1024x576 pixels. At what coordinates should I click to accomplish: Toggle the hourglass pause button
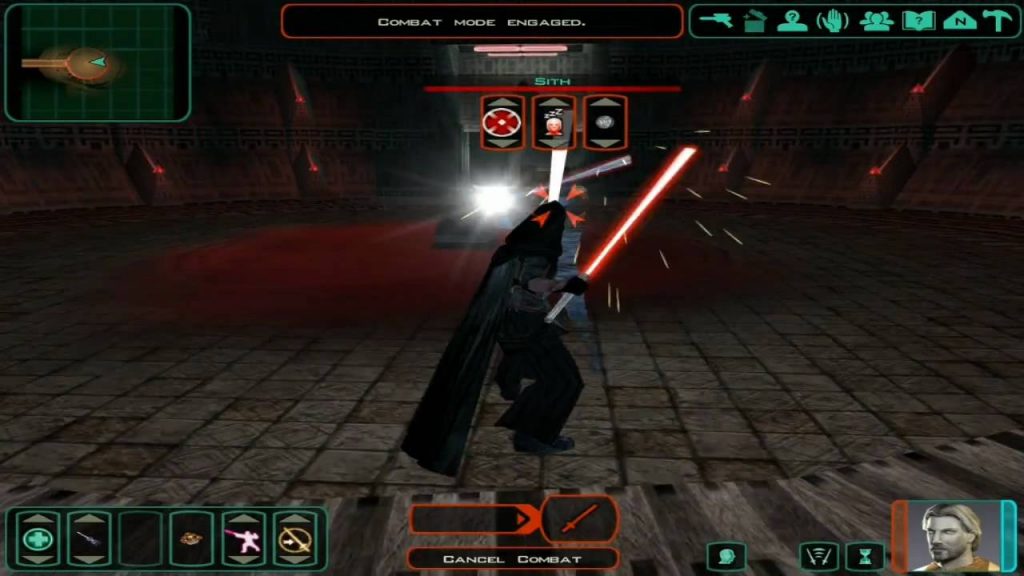pos(865,555)
